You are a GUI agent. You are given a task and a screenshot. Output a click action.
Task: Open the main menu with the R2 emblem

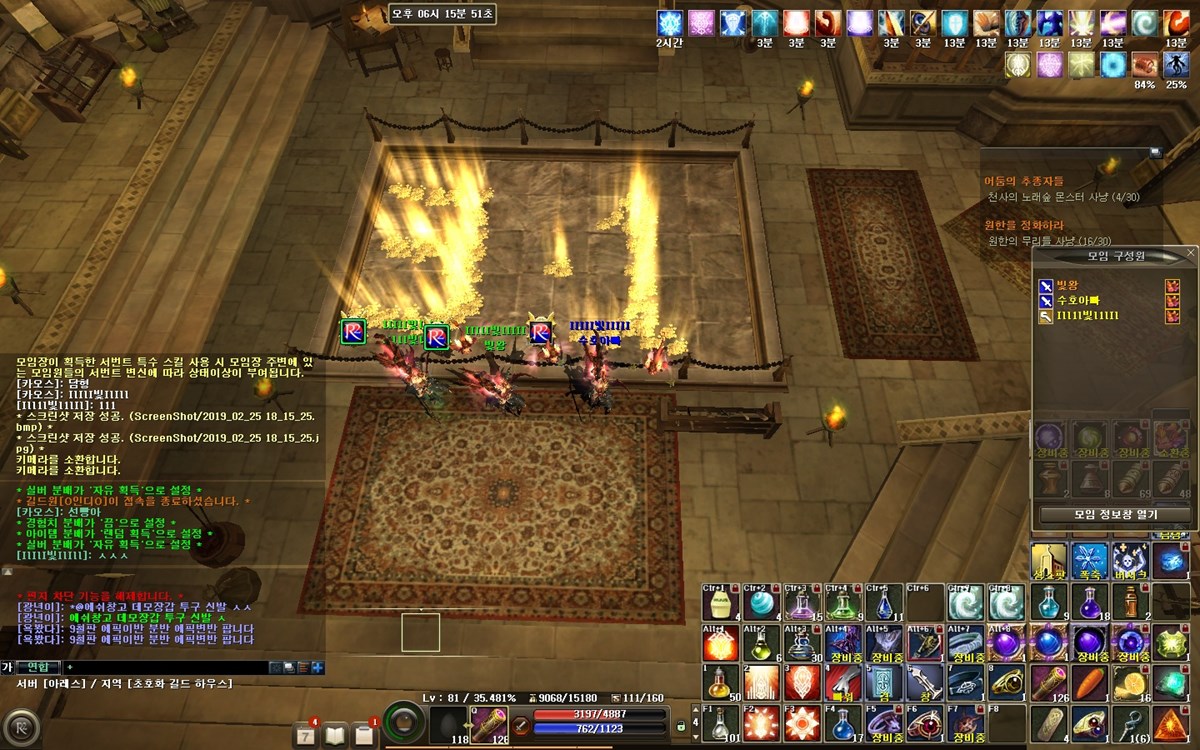(19, 728)
